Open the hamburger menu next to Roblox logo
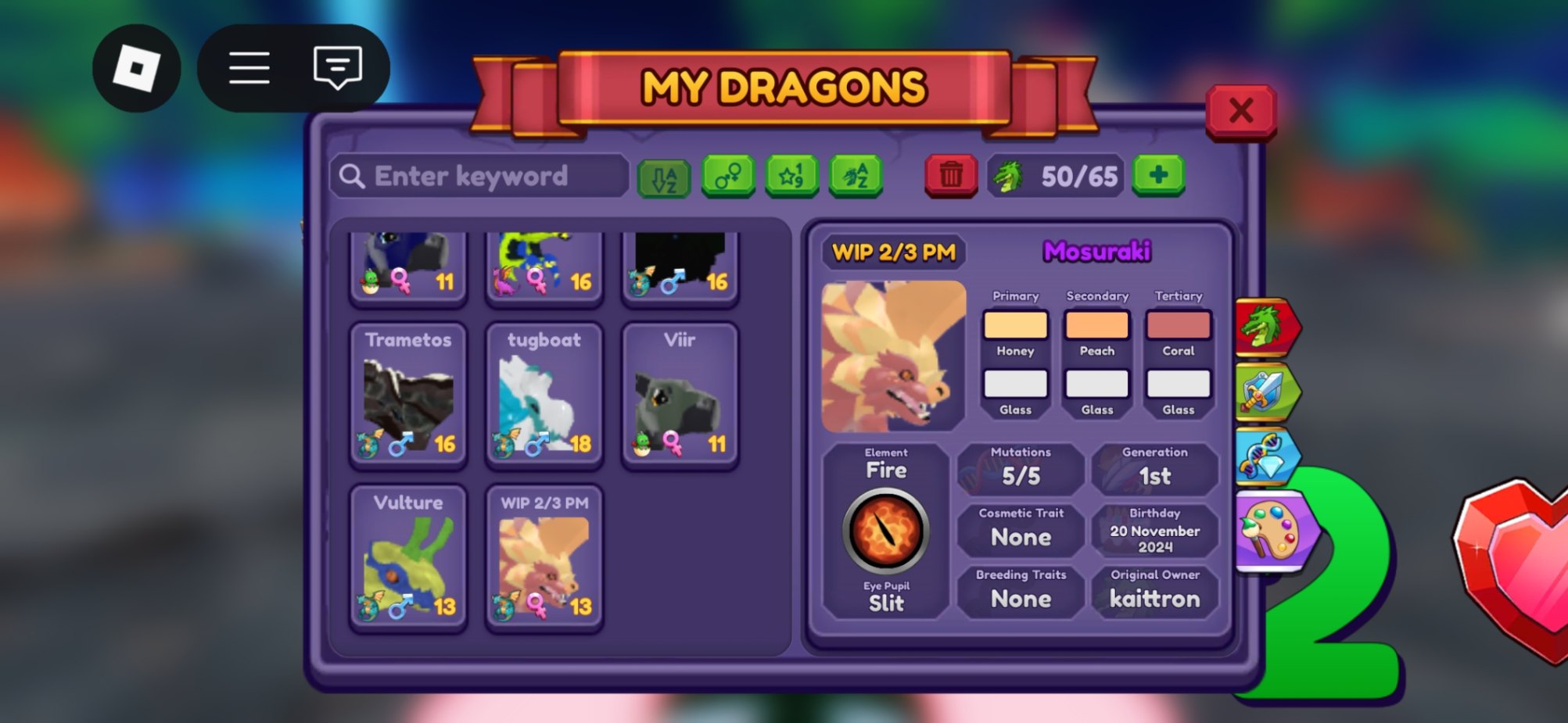The image size is (1568, 723). pos(249,67)
